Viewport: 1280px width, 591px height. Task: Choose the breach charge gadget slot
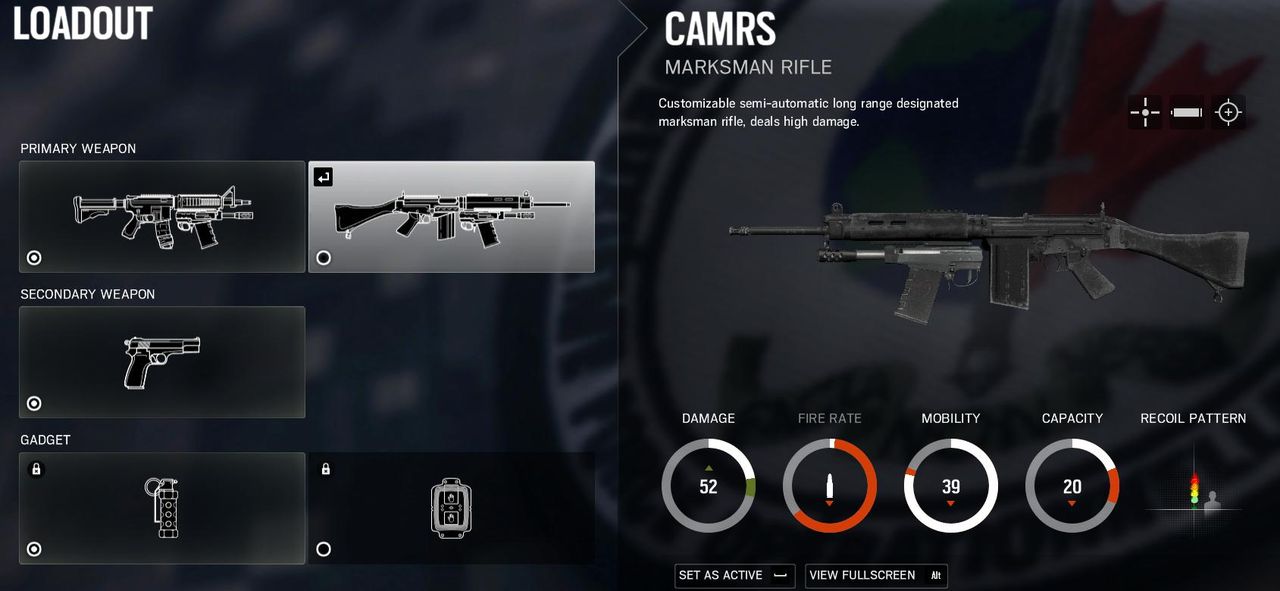(451, 508)
